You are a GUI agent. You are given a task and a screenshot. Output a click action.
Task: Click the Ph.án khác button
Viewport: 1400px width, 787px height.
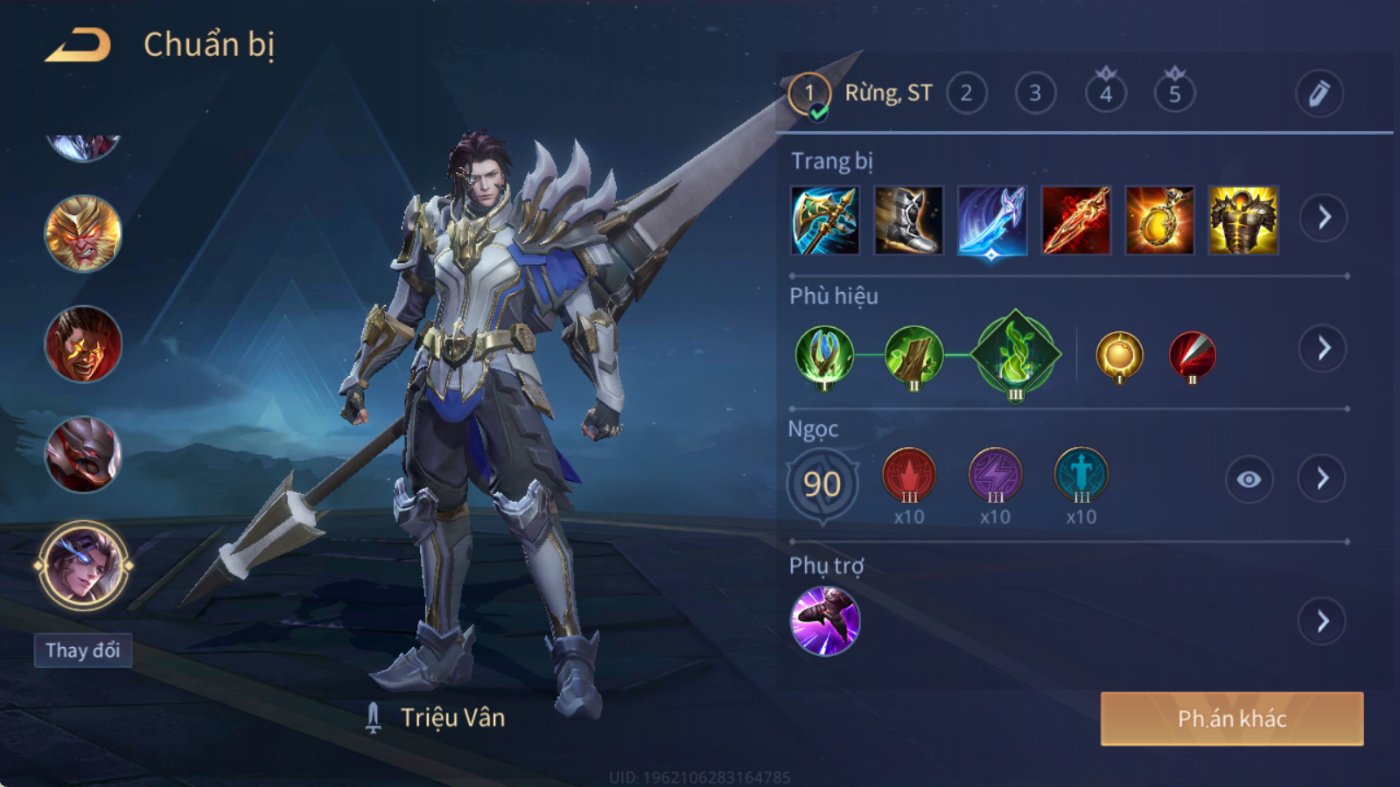coord(1232,719)
